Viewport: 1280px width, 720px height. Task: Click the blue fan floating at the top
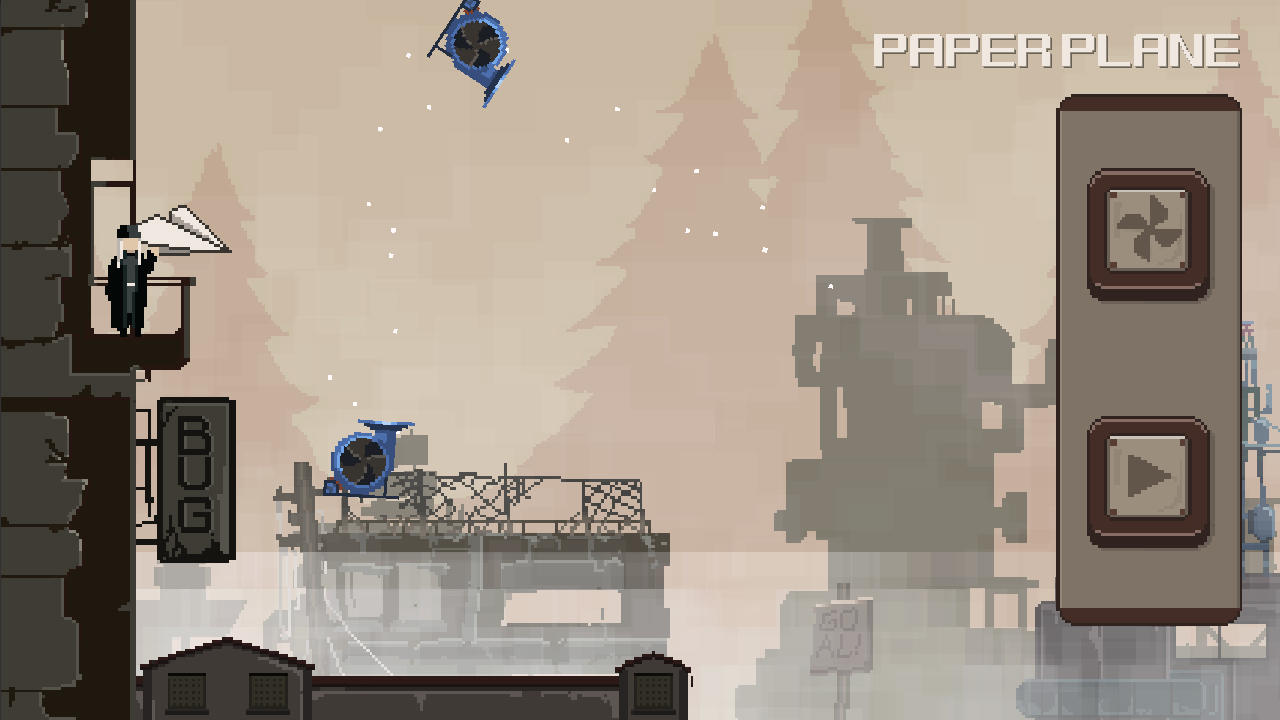478,50
